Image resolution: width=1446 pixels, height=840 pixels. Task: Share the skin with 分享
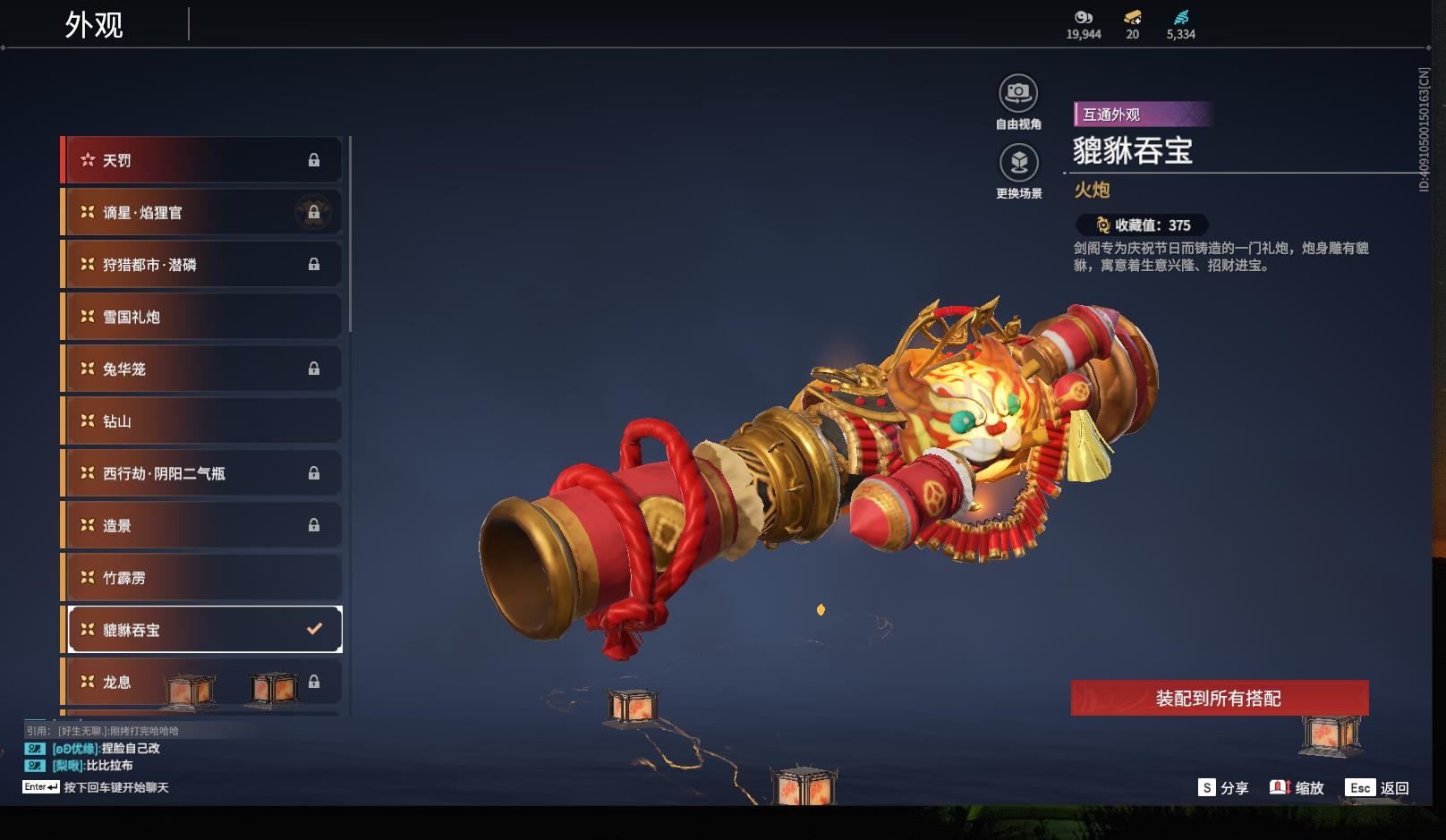[1223, 788]
